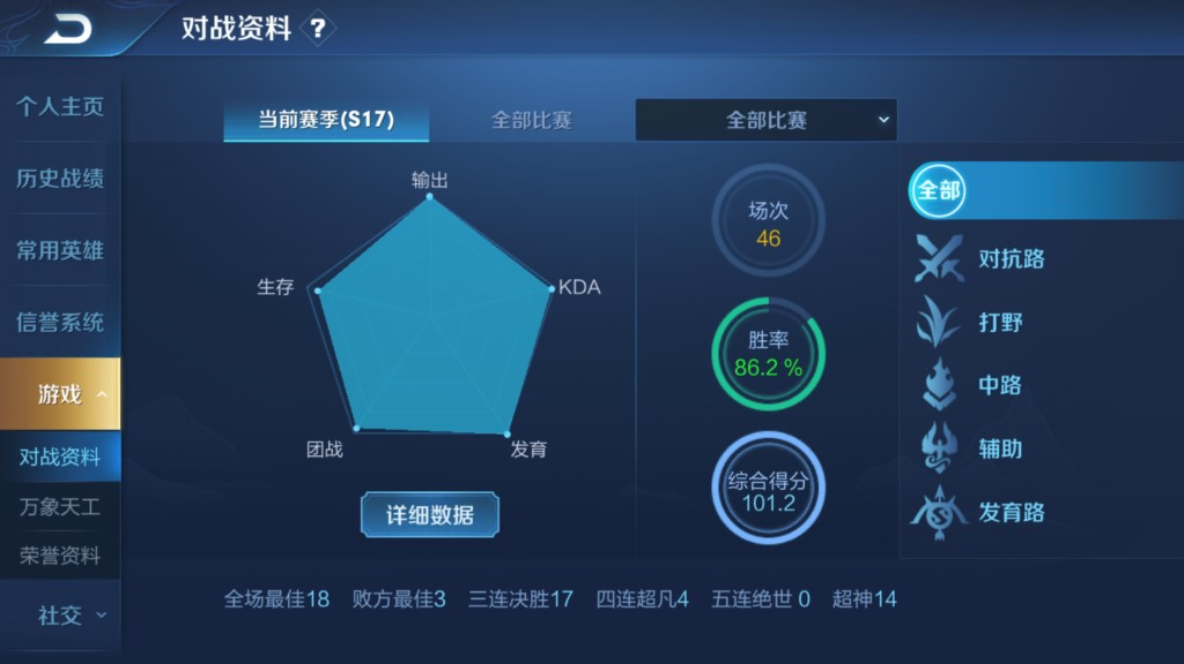Expand the 社交 sidebar group

point(60,616)
